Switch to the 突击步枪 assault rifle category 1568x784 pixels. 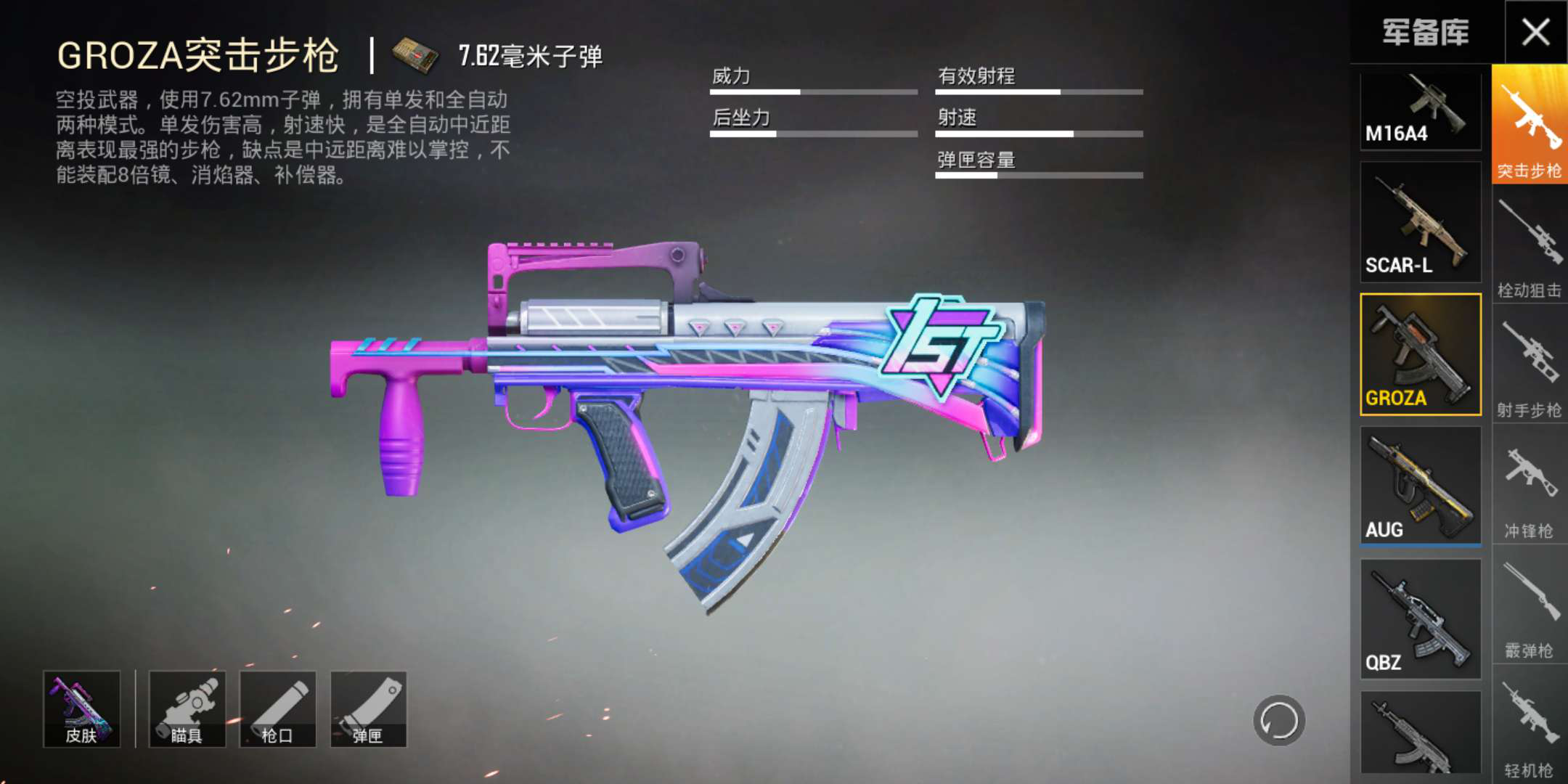click(1530, 125)
